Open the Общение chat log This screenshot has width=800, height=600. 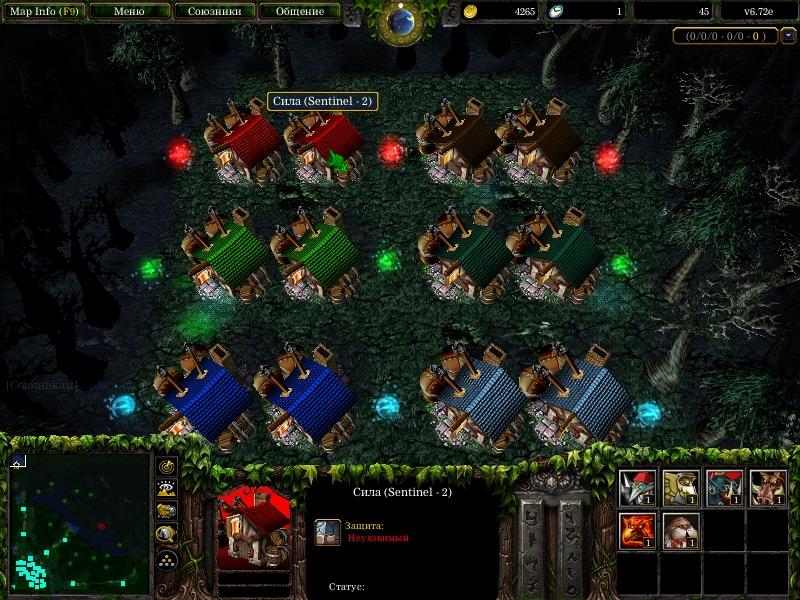(x=299, y=11)
